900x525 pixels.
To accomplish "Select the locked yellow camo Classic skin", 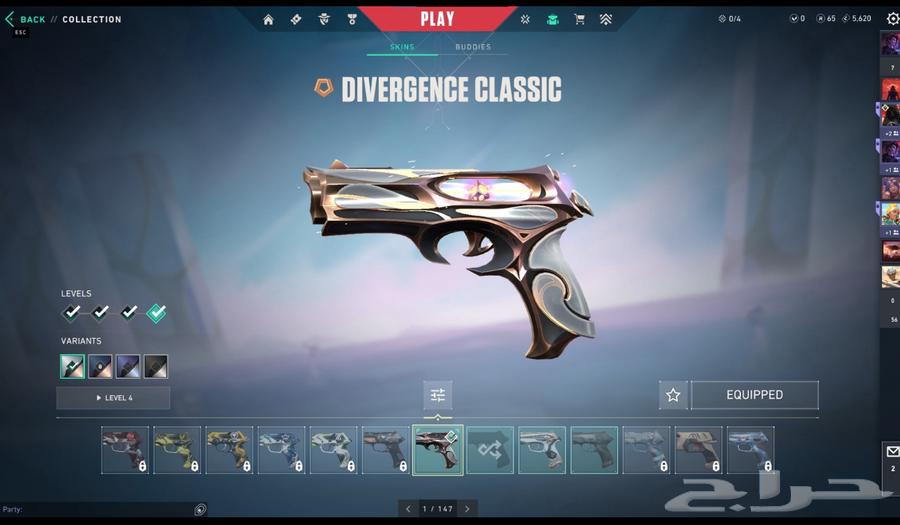I will pos(230,450).
